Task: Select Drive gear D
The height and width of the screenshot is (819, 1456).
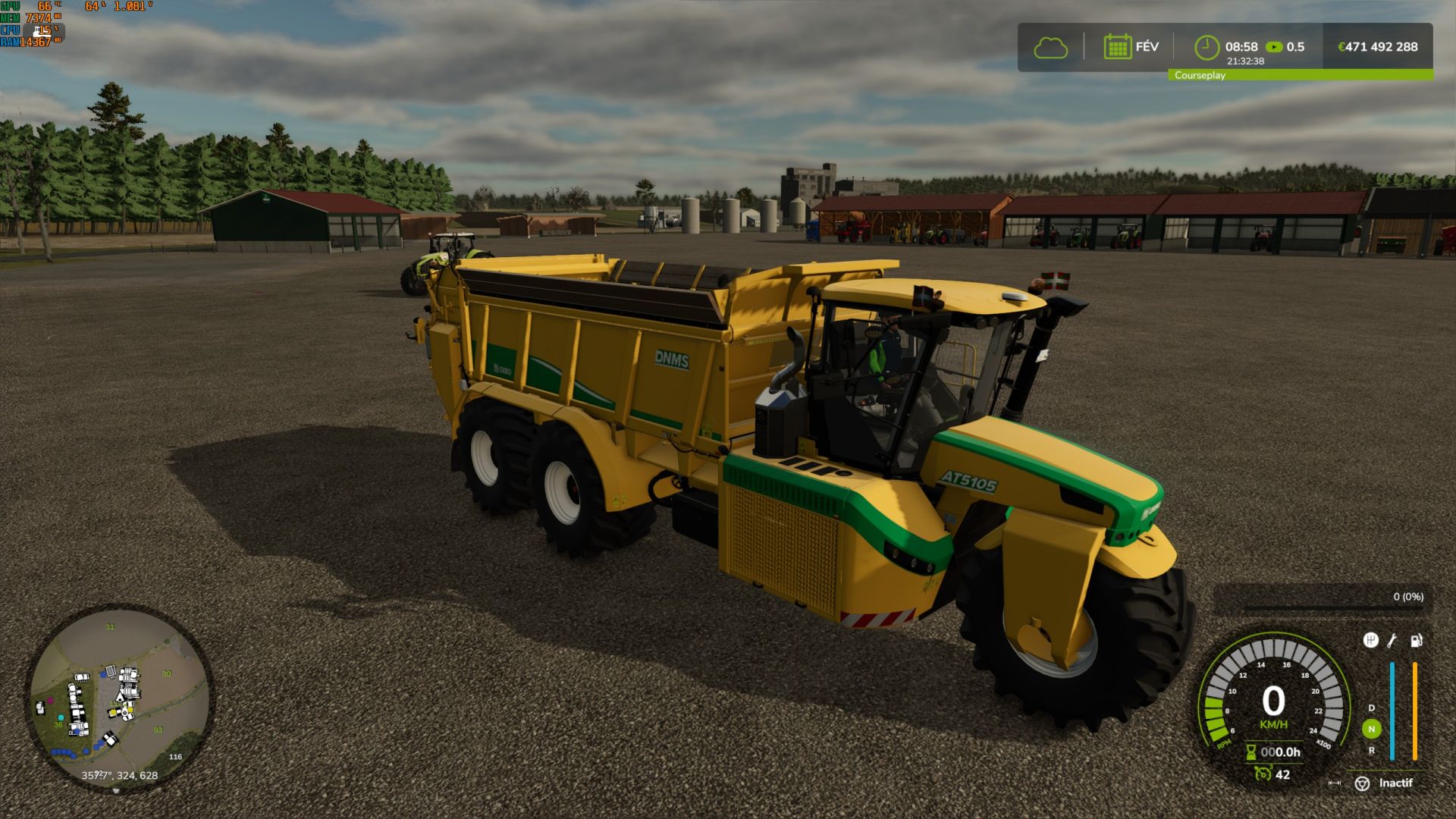Action: pos(1371,708)
